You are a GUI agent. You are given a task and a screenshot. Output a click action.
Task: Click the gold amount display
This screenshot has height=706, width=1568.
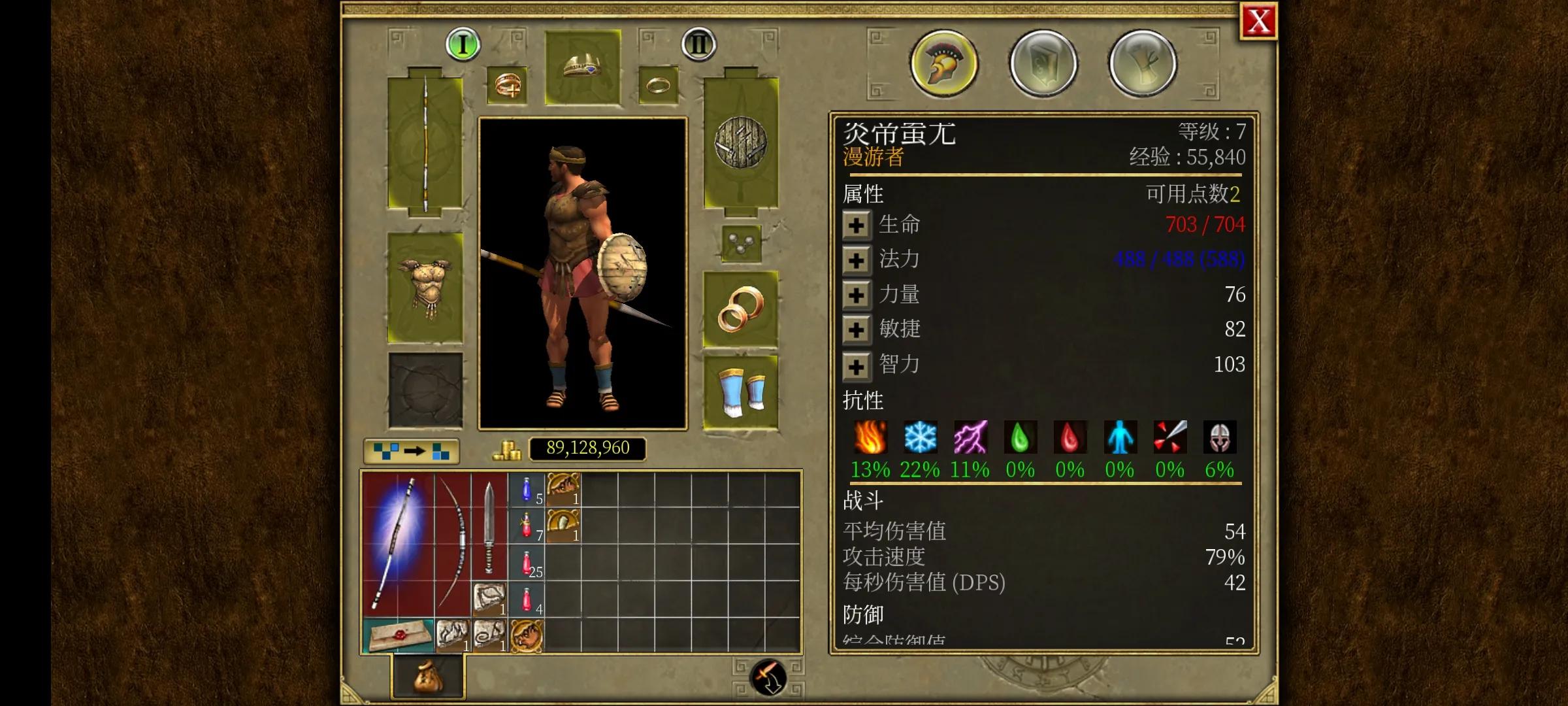(587, 448)
